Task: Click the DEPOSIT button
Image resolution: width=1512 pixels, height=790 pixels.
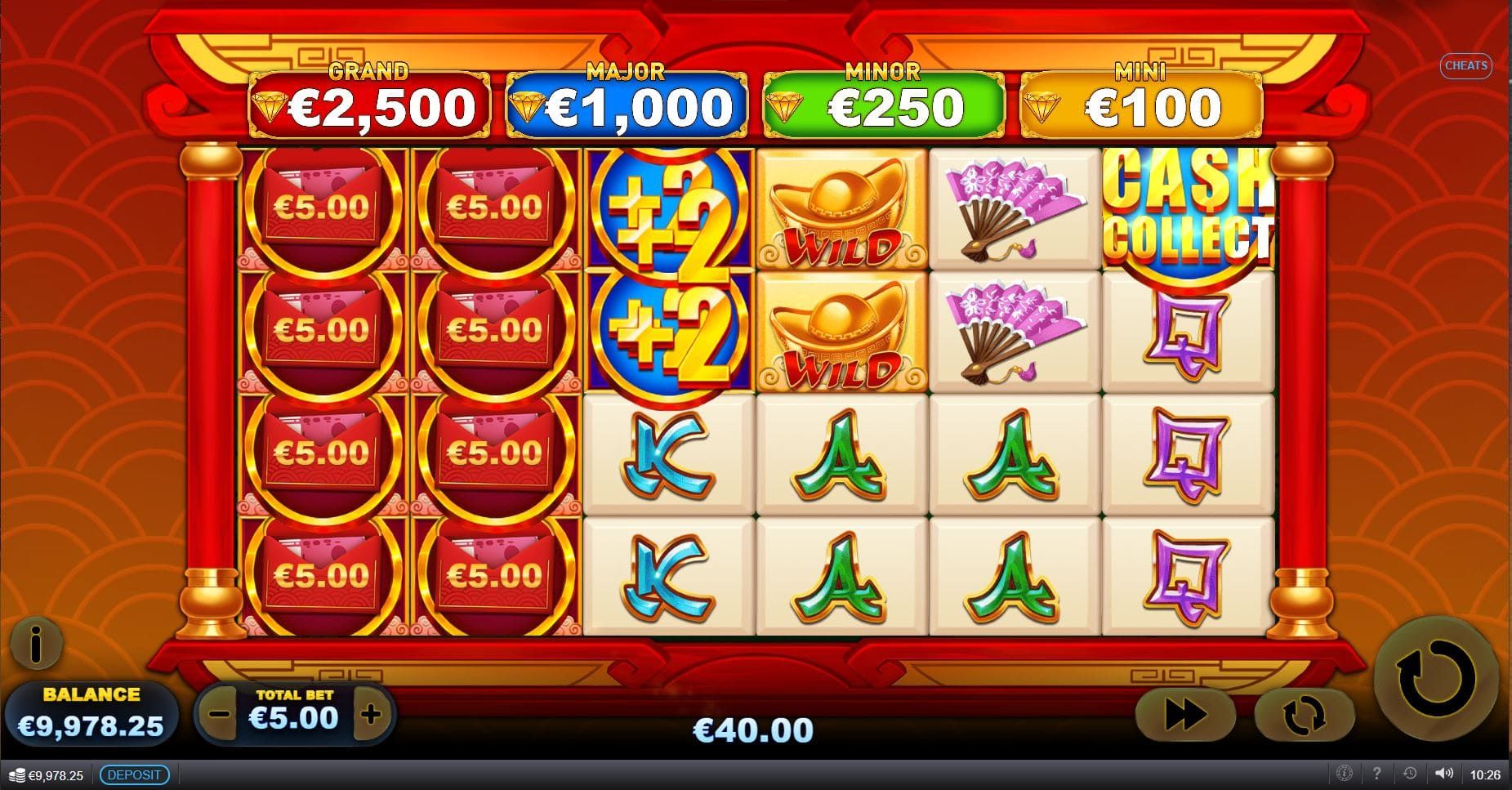Action: tap(134, 773)
